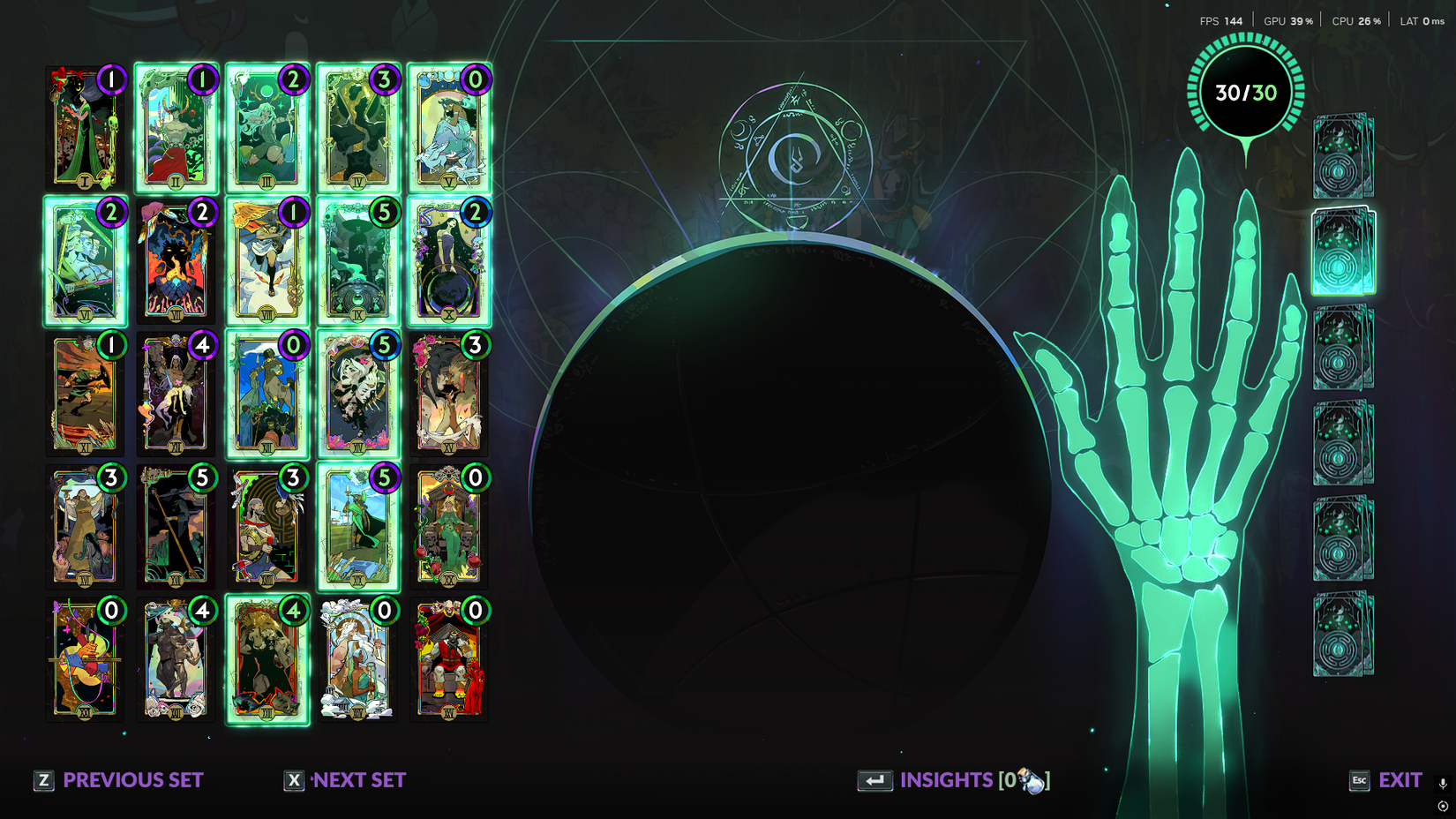Viewport: 1456px width, 819px height.
Task: Click EXIT to leave the altar
Action: pyautogui.click(x=1400, y=780)
